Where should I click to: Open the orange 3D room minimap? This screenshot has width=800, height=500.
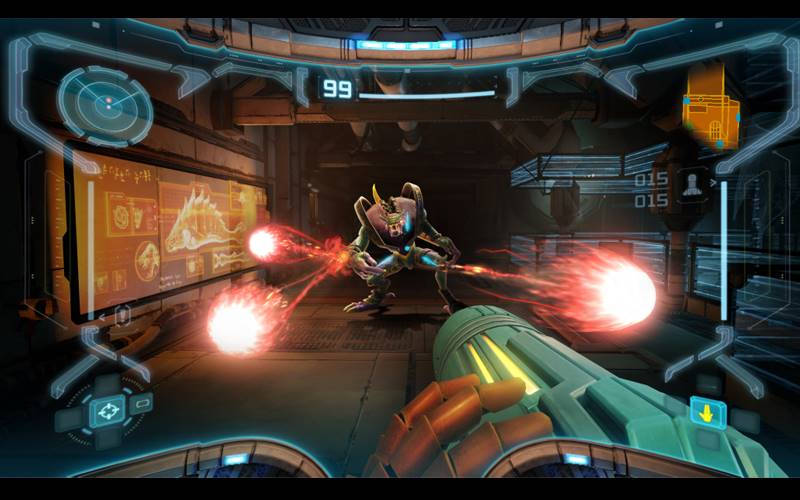(710, 118)
